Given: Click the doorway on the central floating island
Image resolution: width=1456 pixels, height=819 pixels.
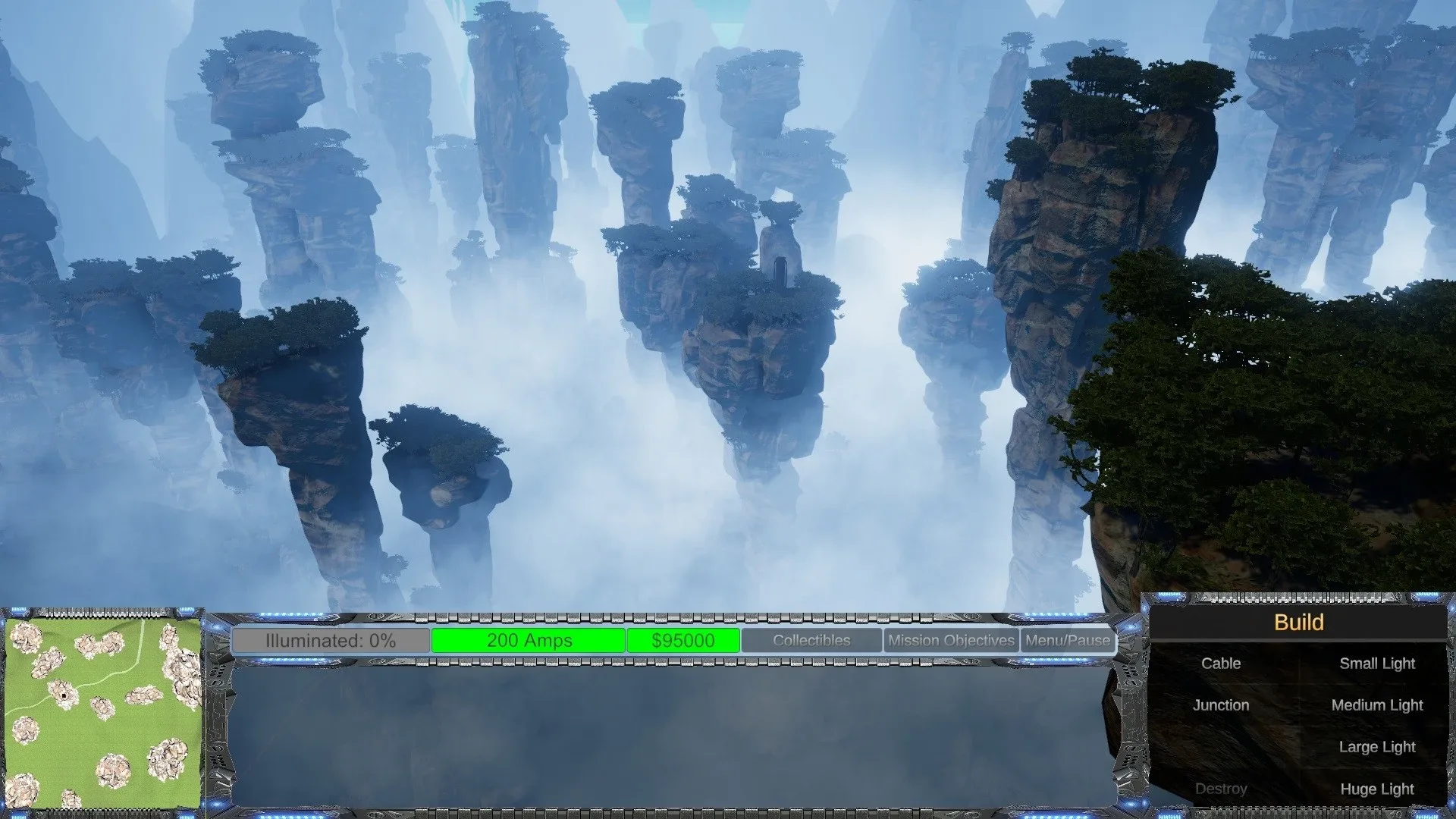Looking at the screenshot, I should click(781, 271).
